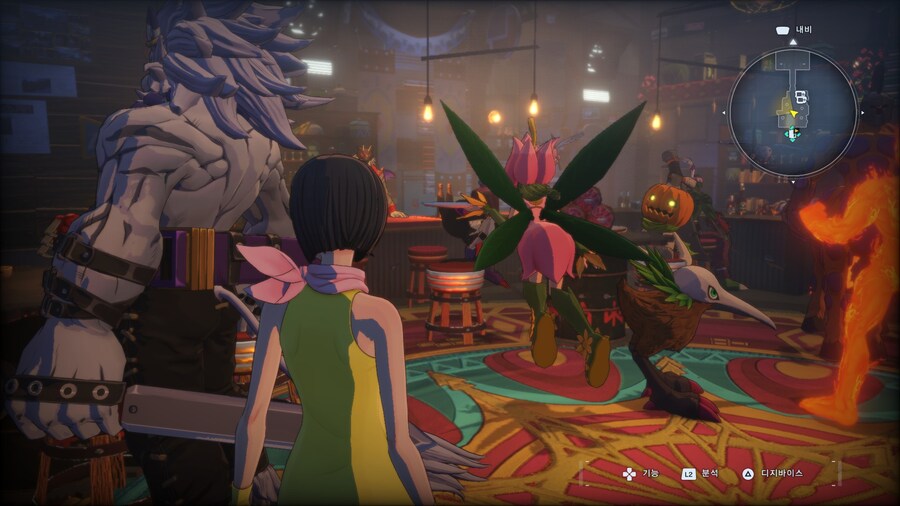
Task: Open the circular navigation minimap
Action: pyautogui.click(x=792, y=111)
